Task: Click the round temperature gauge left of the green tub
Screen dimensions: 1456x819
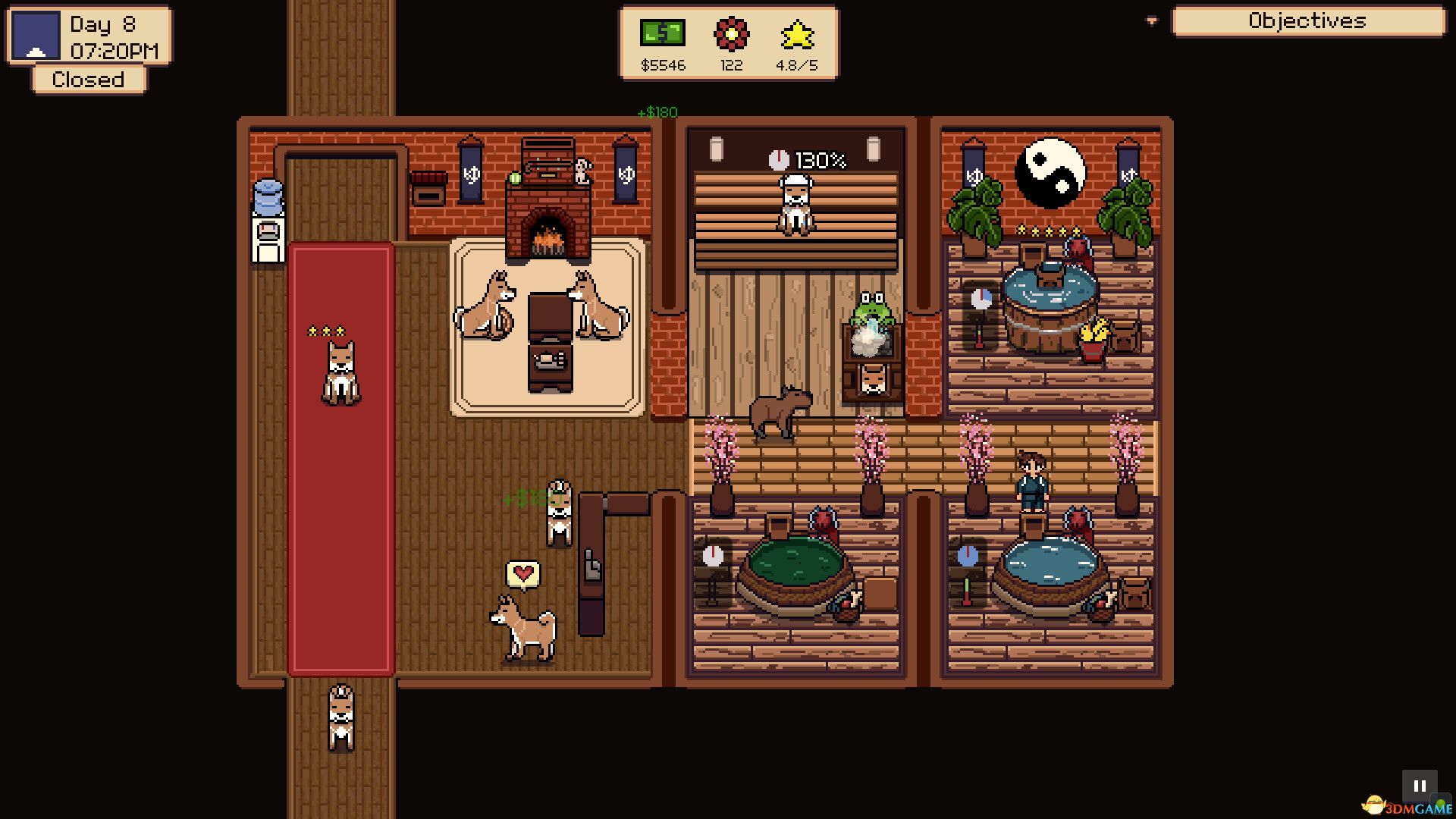Action: 711,557
